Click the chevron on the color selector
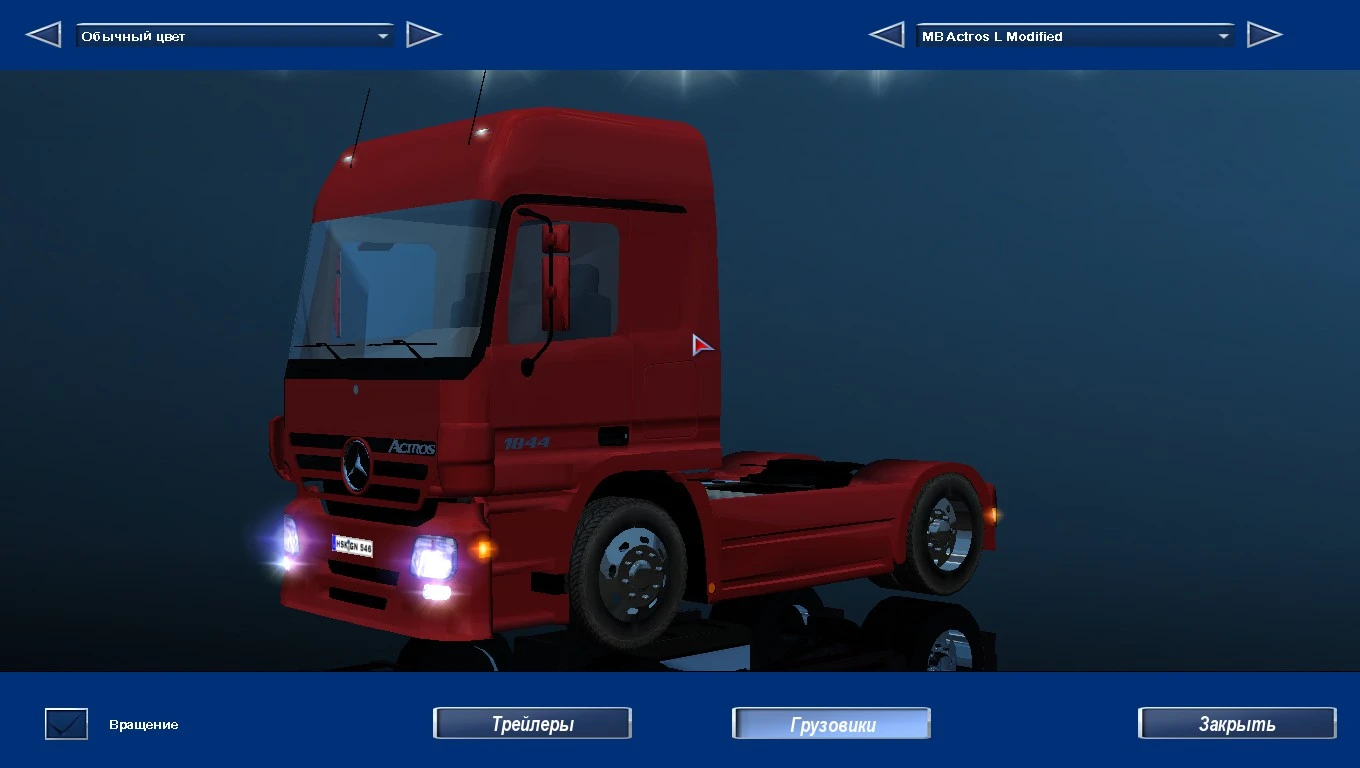 (385, 34)
